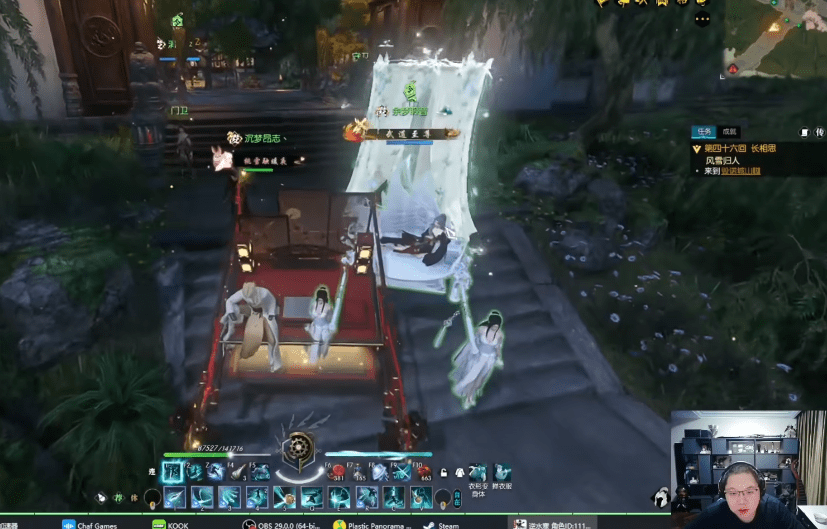Click the 传 teleport button

[x=820, y=132]
